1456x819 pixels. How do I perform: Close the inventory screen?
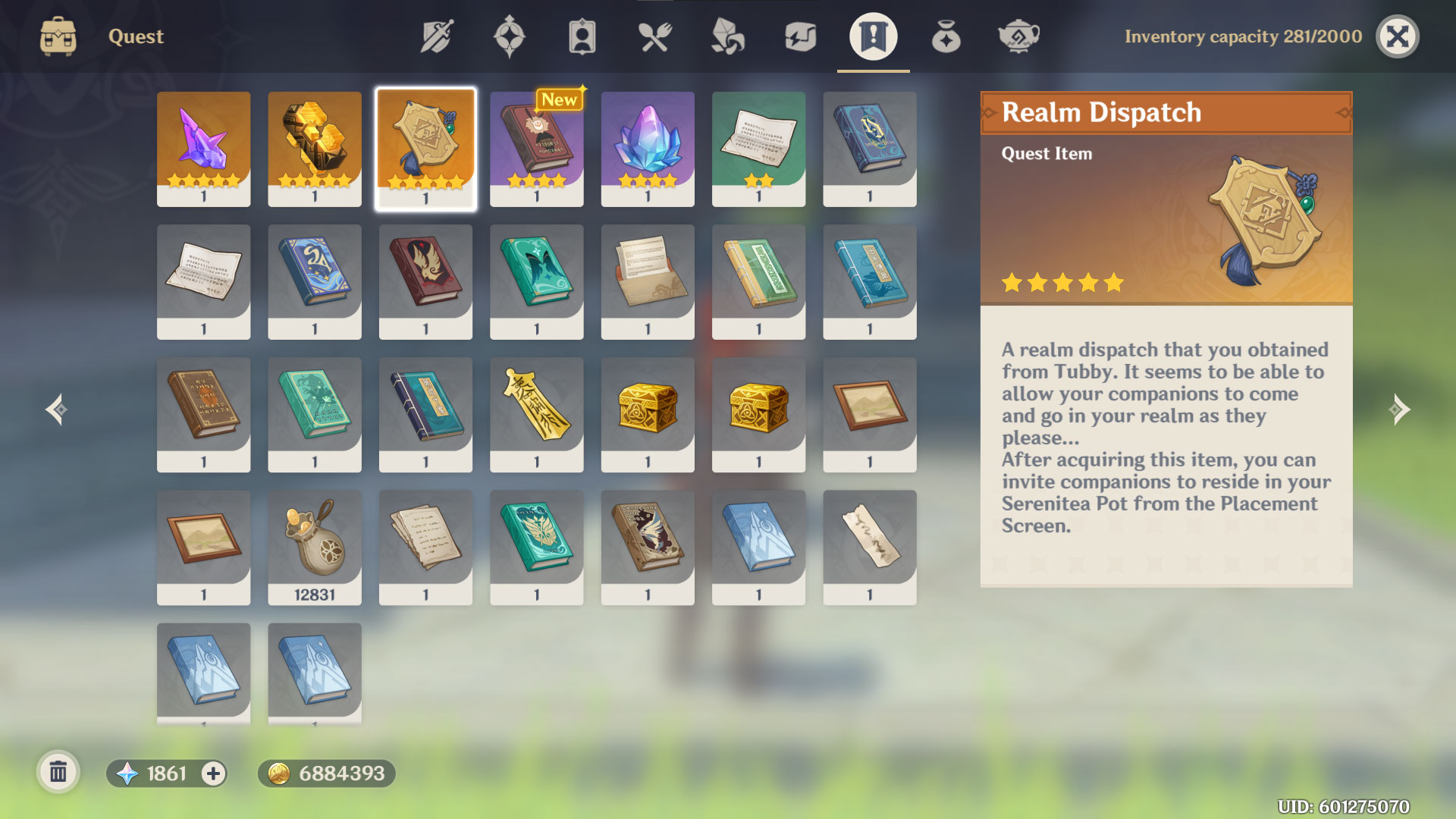coord(1397,36)
